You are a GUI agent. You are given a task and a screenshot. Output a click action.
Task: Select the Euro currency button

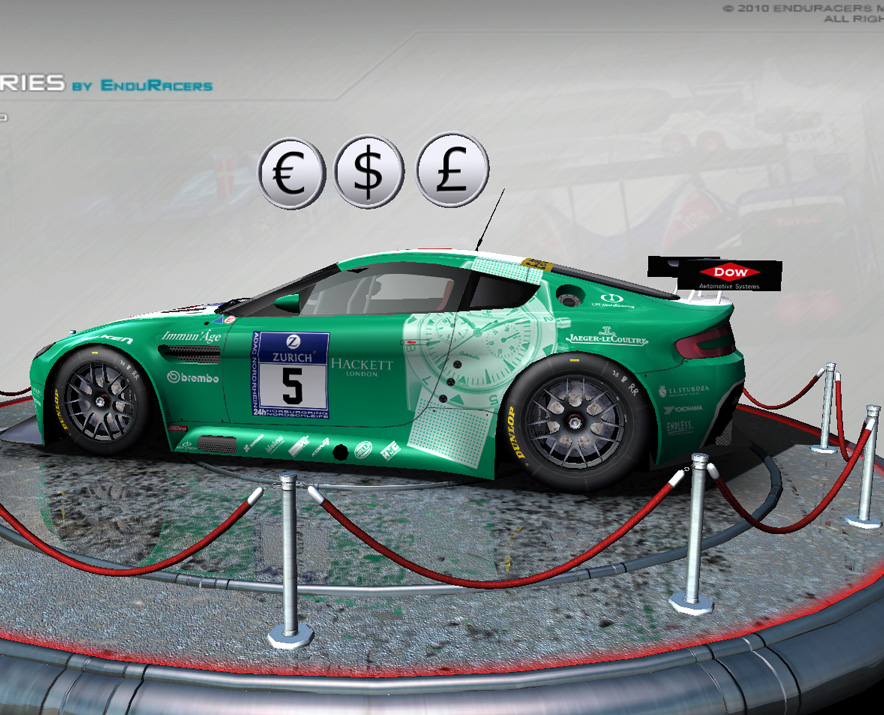click(292, 174)
